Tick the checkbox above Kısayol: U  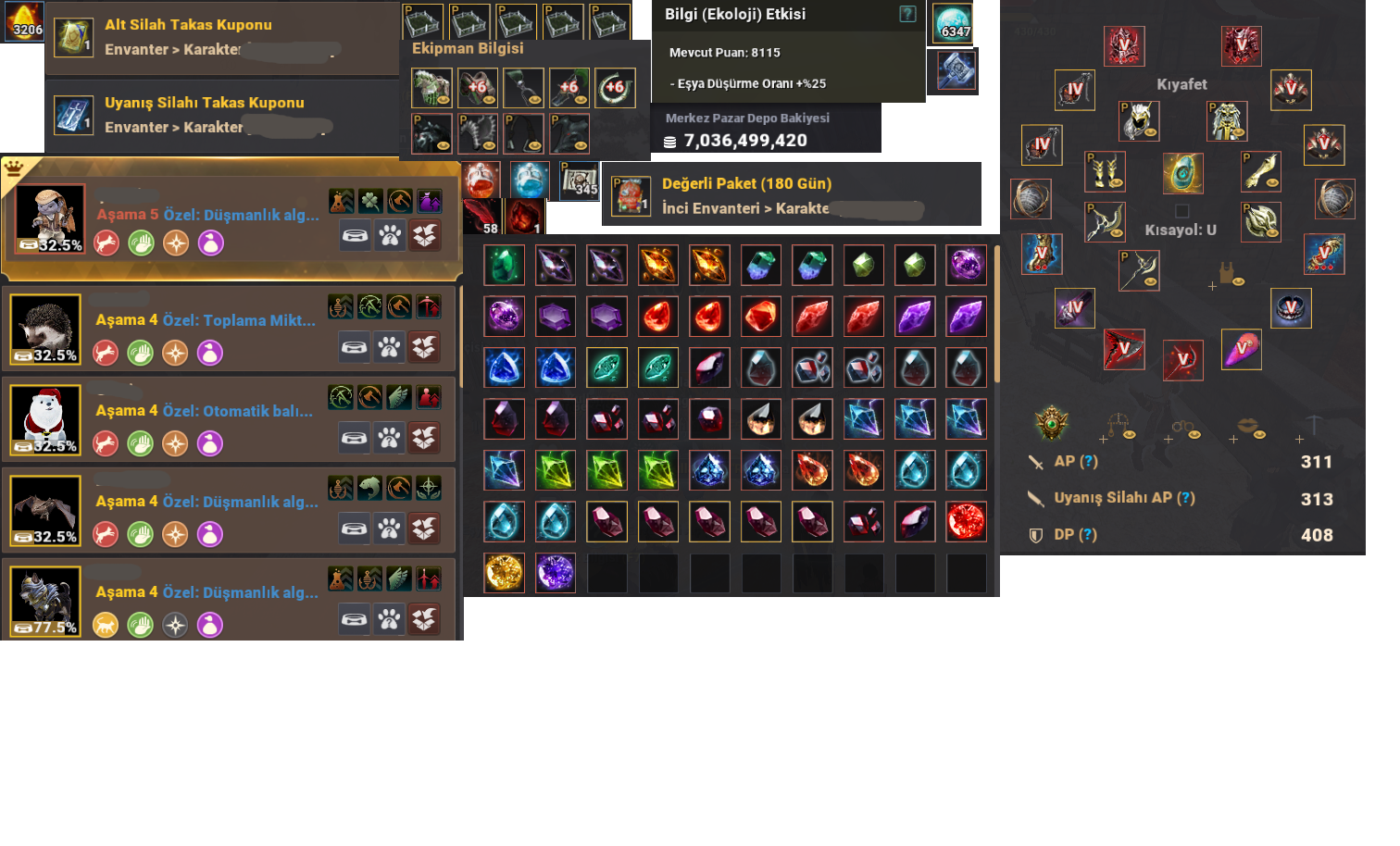[1182, 211]
